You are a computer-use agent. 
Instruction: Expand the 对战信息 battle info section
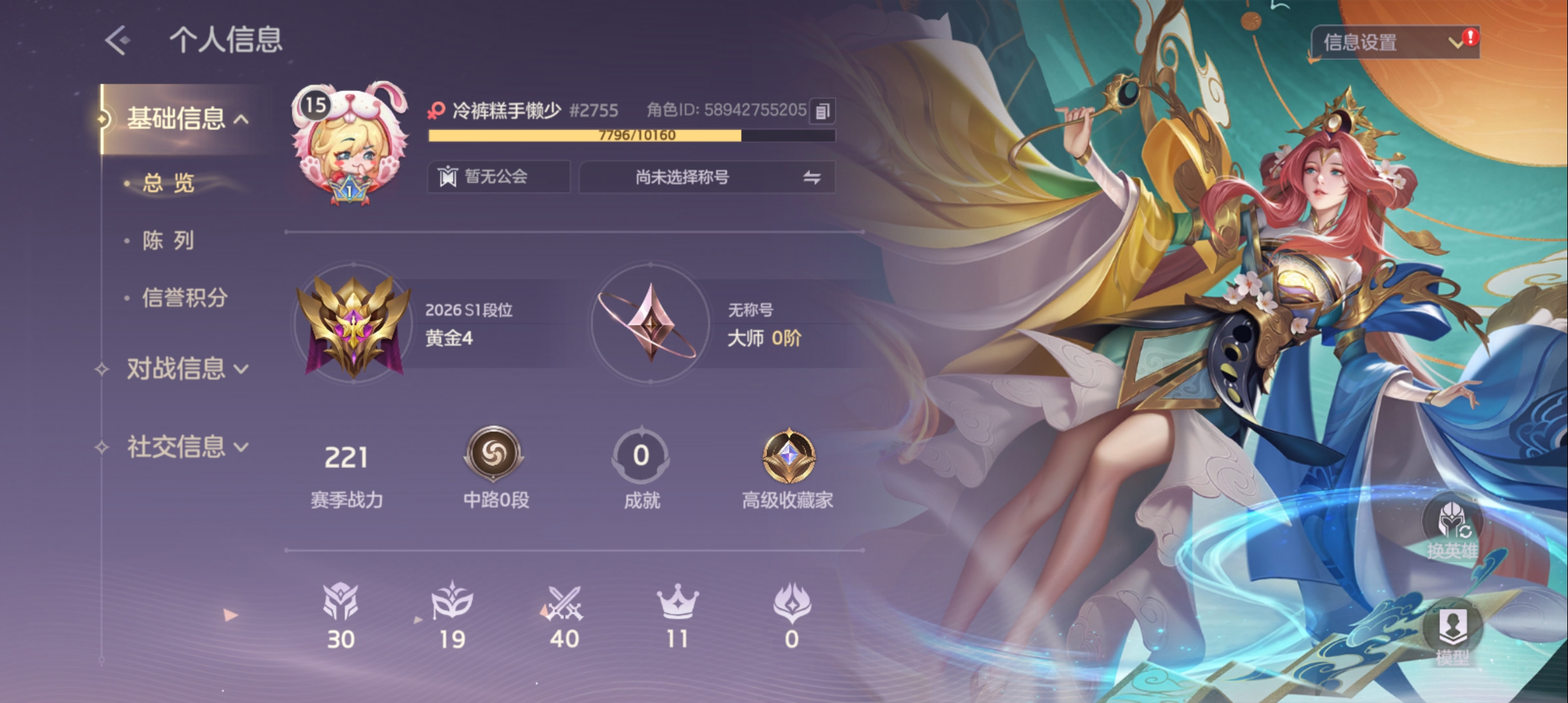click(x=187, y=369)
